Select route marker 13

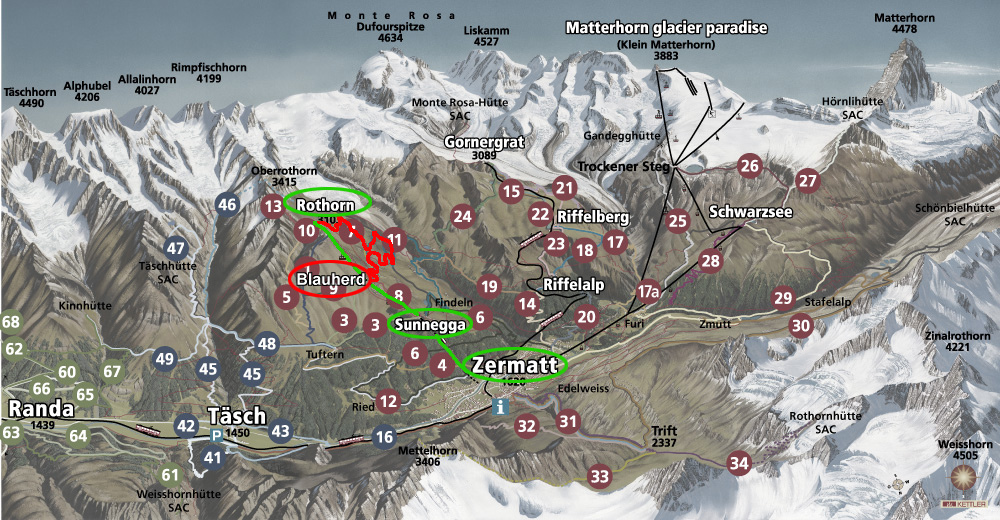tap(272, 207)
